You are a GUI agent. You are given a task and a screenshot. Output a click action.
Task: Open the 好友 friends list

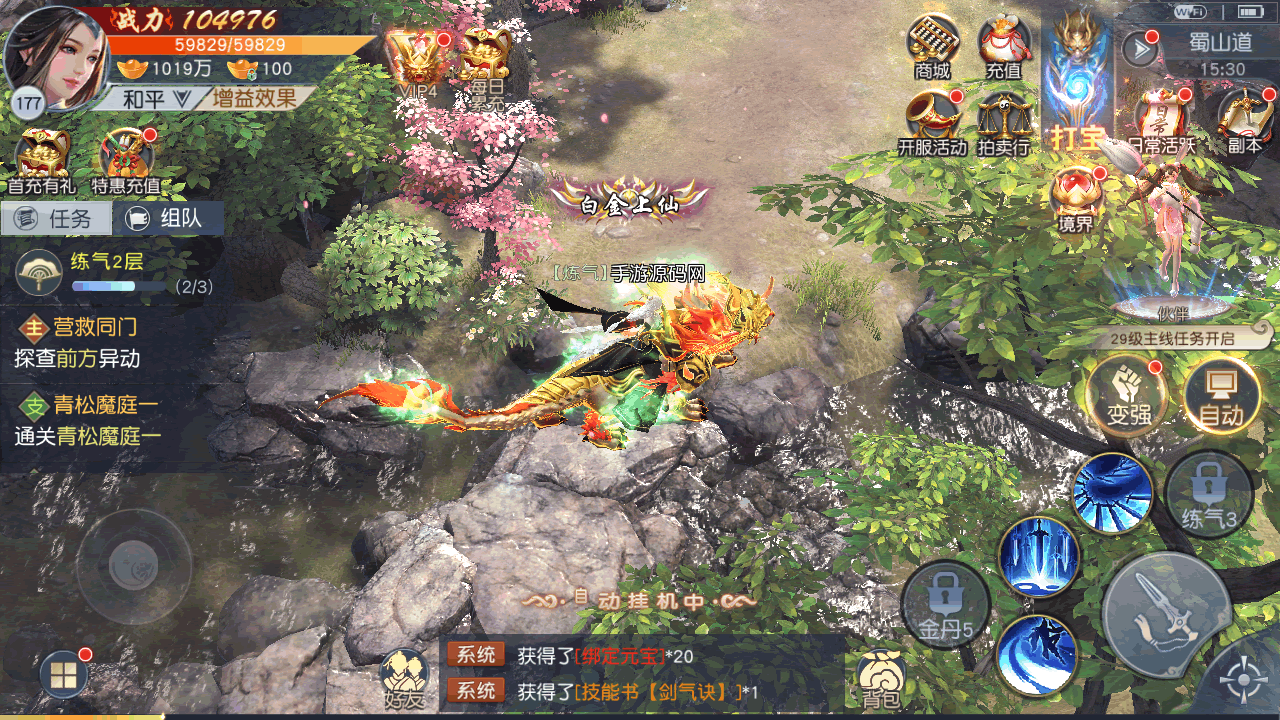[x=405, y=680]
